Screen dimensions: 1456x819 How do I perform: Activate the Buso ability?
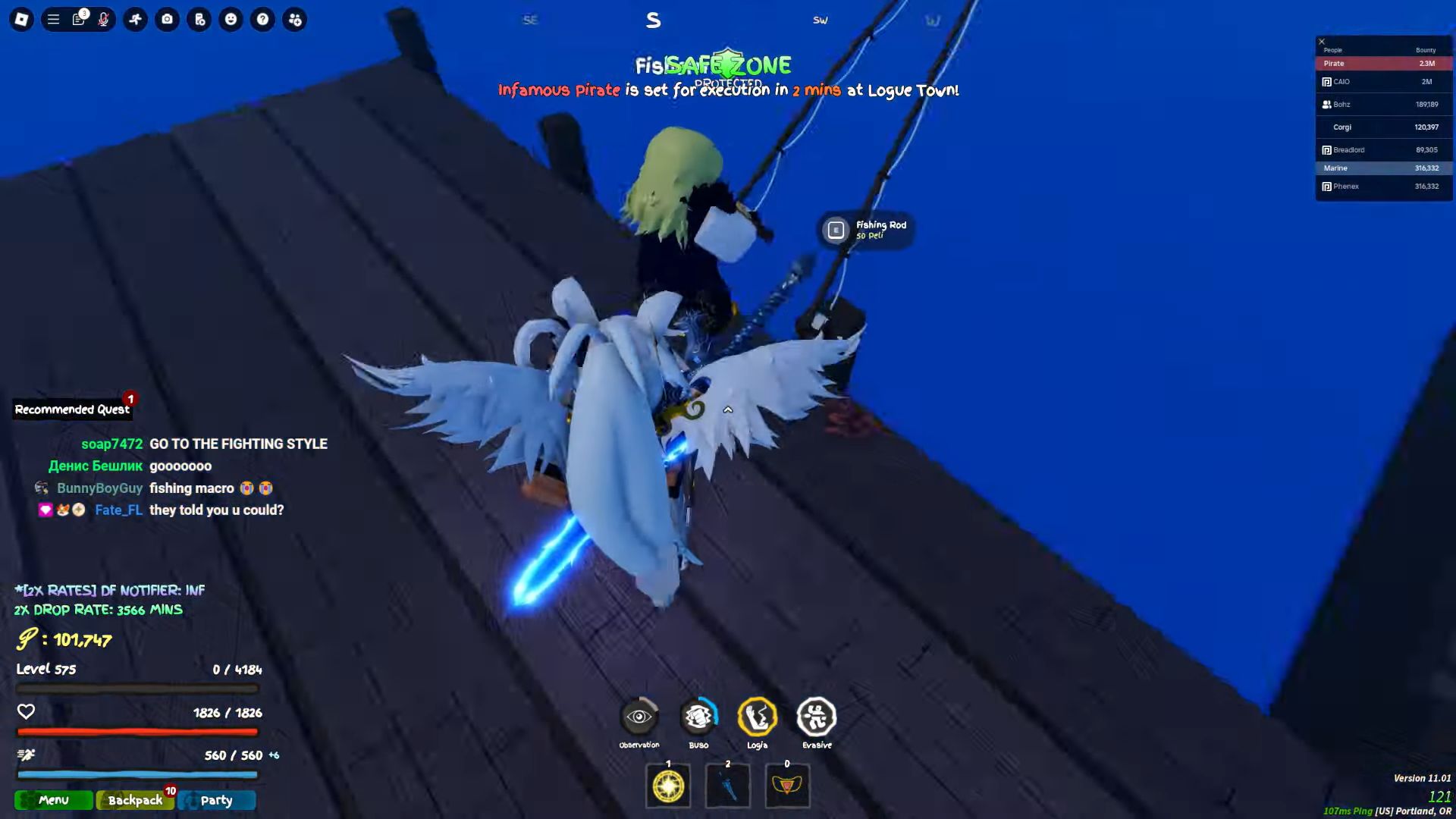[x=698, y=716]
